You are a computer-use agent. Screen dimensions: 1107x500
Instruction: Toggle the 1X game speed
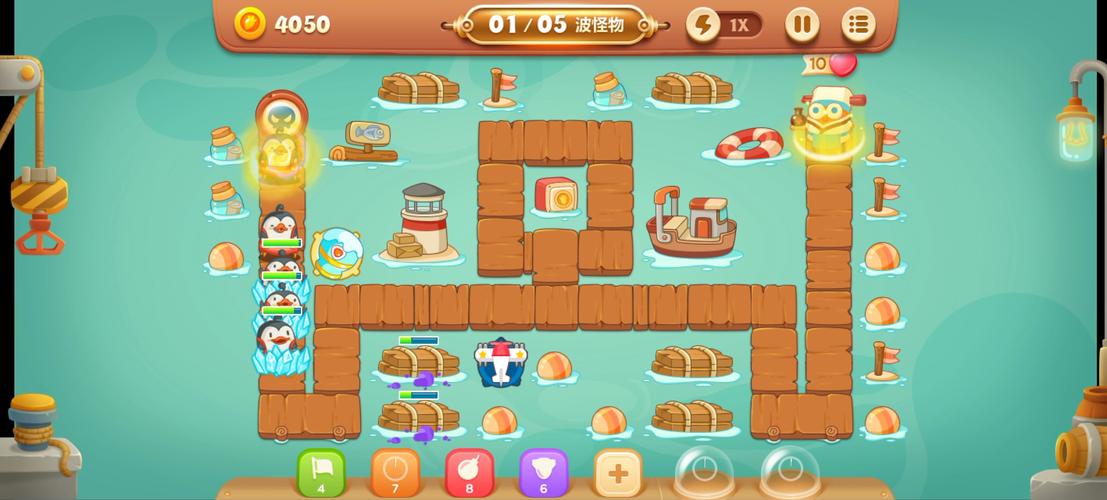(x=725, y=25)
